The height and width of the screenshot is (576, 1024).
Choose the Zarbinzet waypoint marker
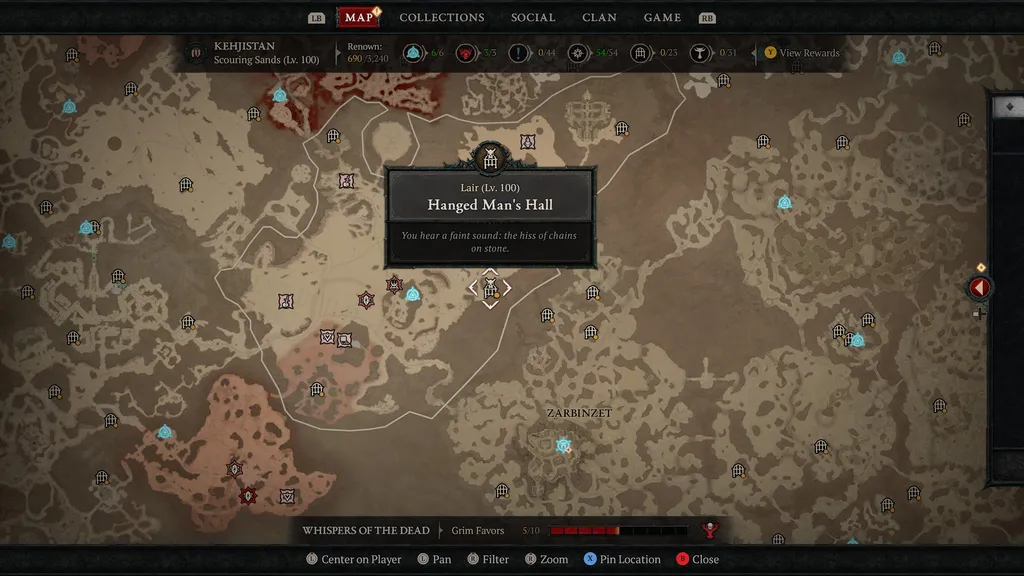563,445
